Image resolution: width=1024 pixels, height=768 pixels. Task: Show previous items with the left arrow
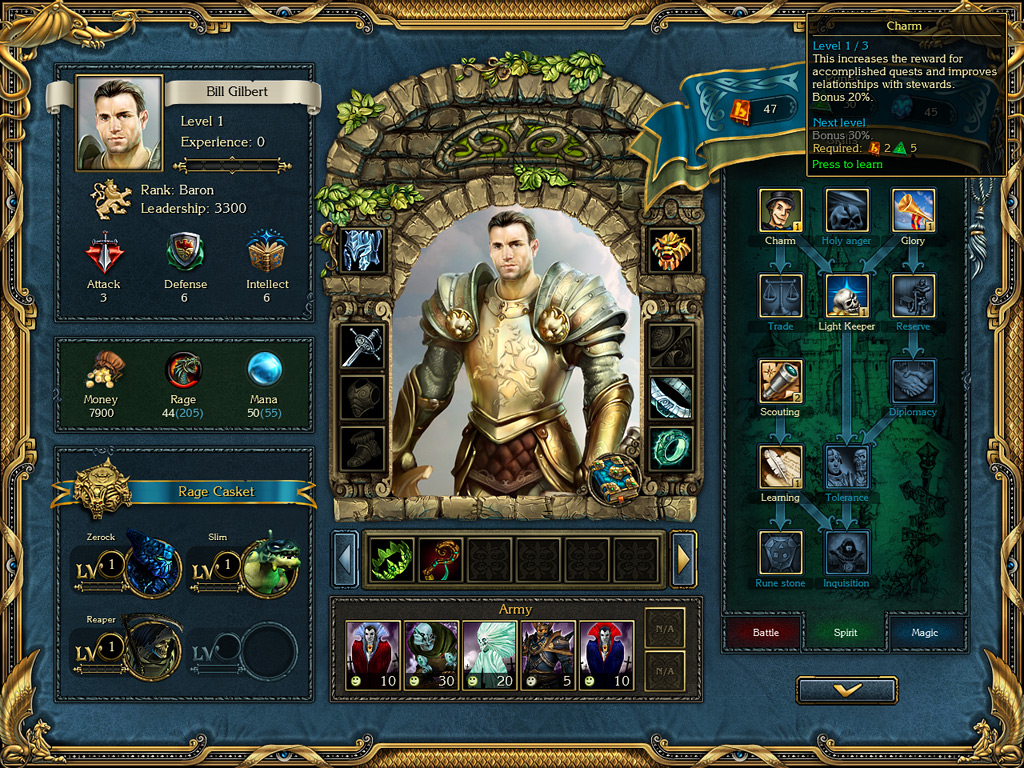[345, 560]
